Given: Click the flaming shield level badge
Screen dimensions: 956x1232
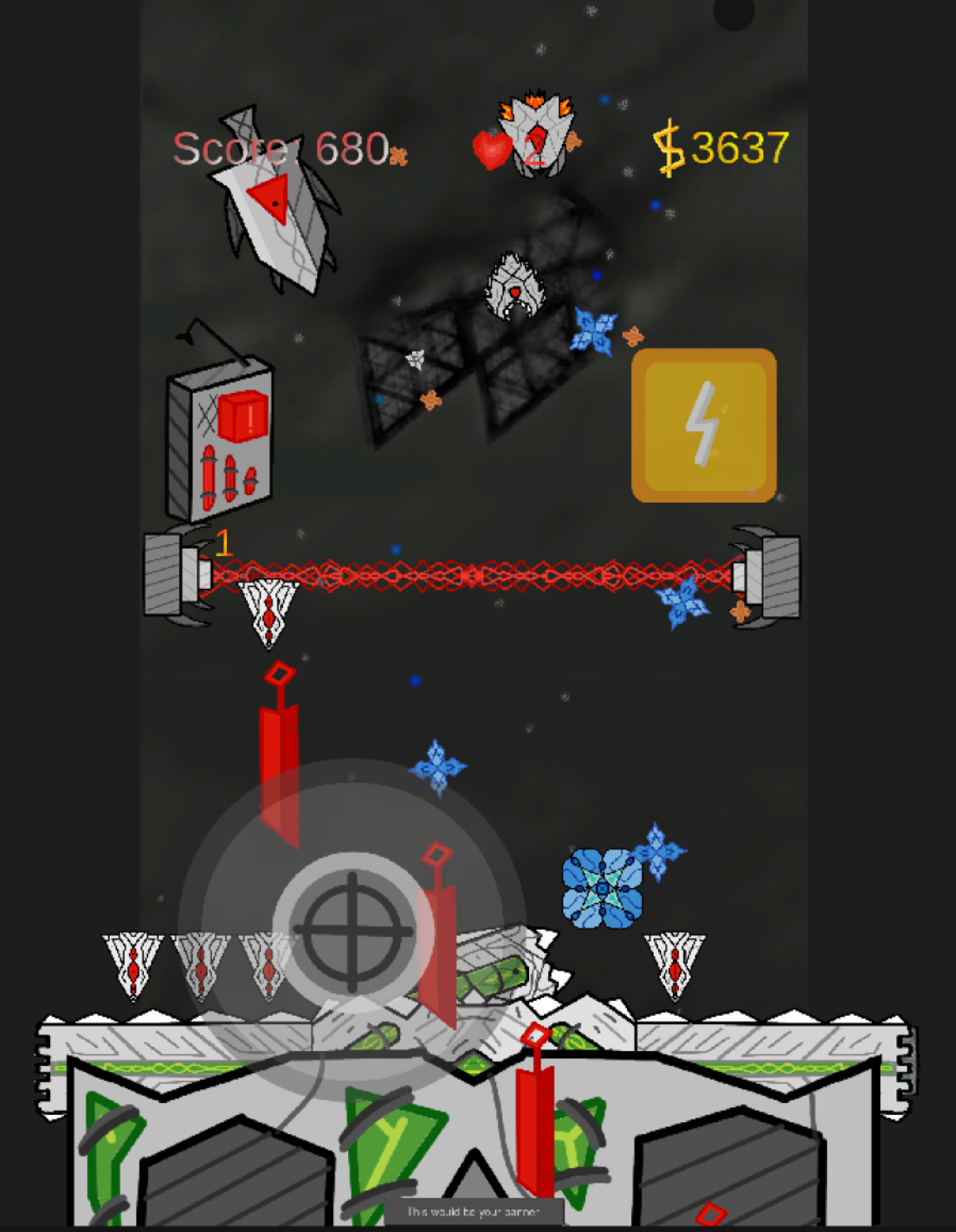Looking at the screenshot, I should coord(538,134).
